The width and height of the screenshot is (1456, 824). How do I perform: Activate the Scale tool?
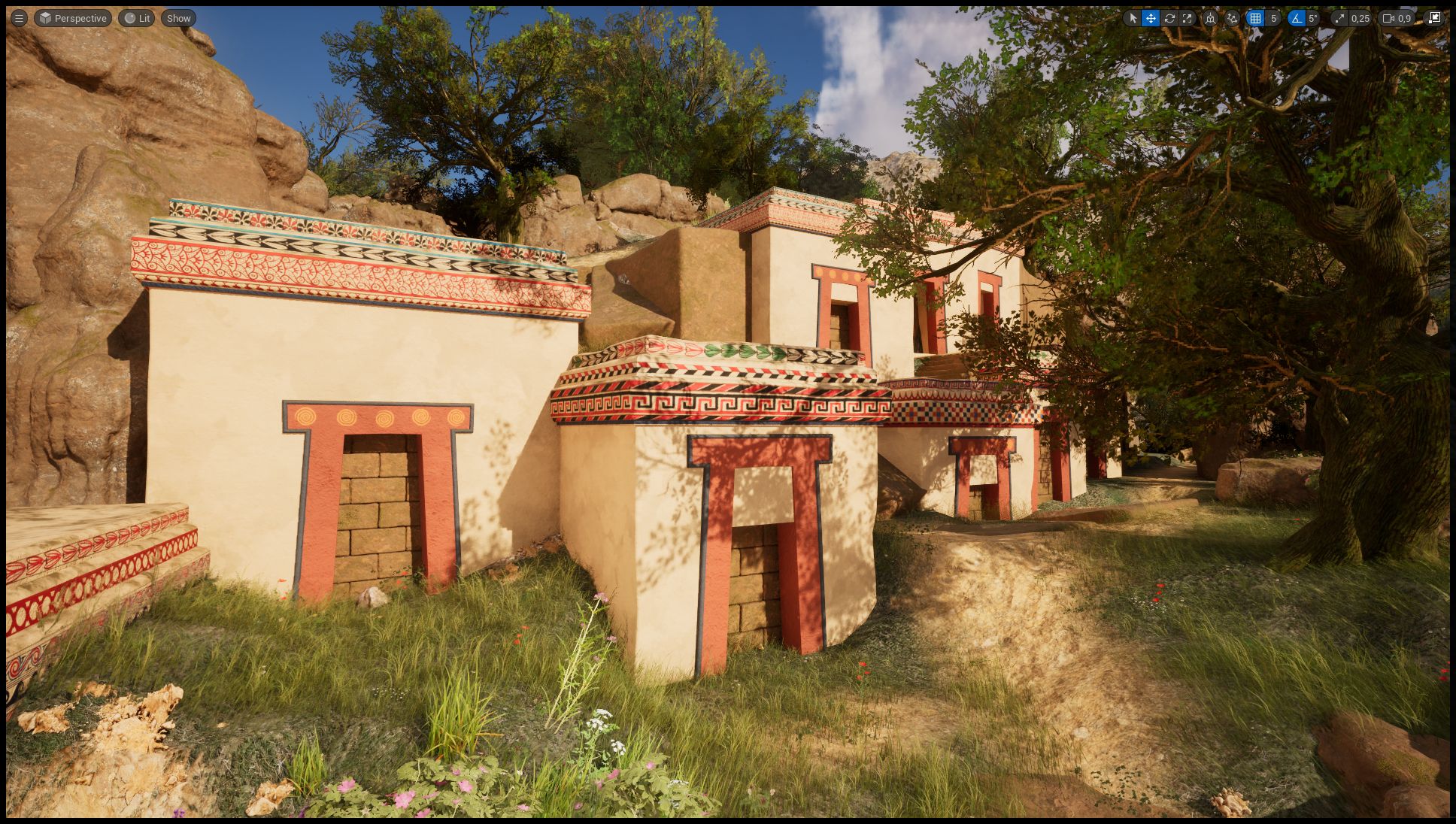tap(1188, 19)
